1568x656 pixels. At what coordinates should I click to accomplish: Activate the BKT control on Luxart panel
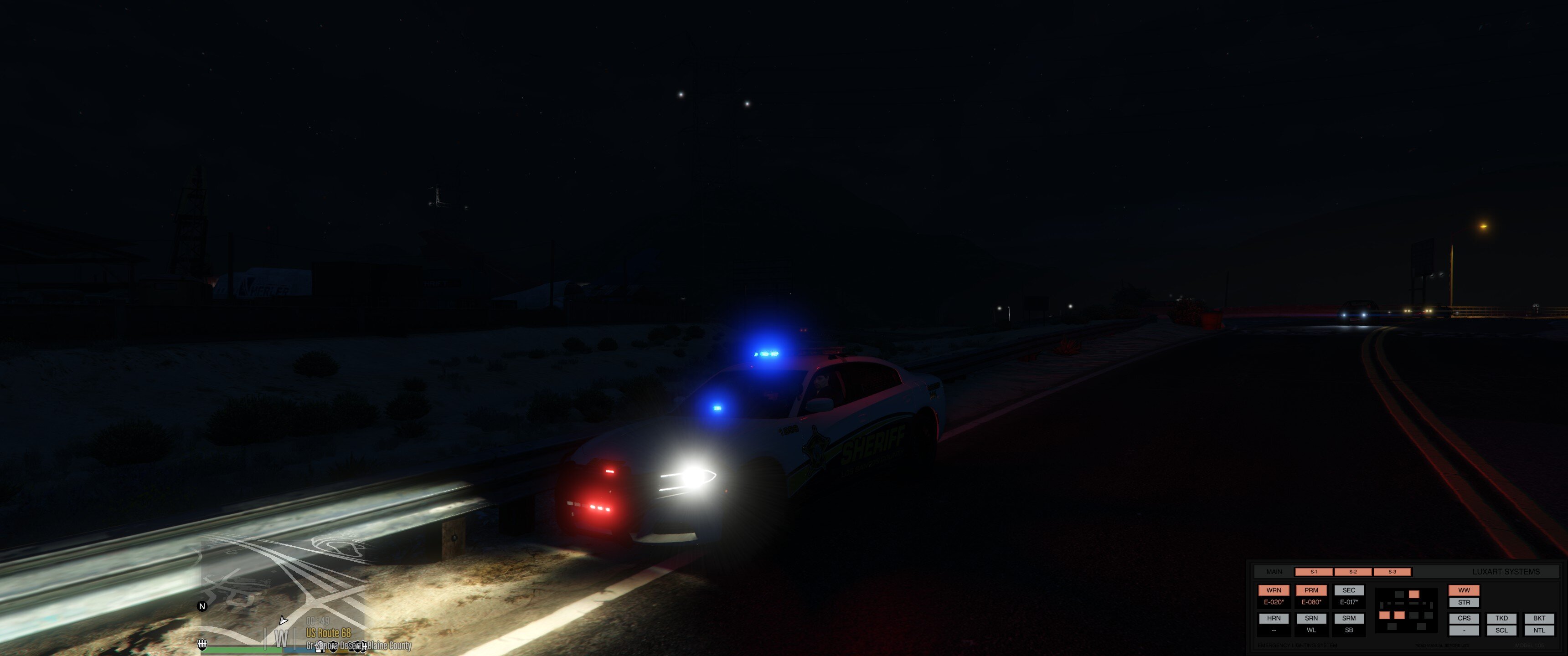pyautogui.click(x=1539, y=618)
